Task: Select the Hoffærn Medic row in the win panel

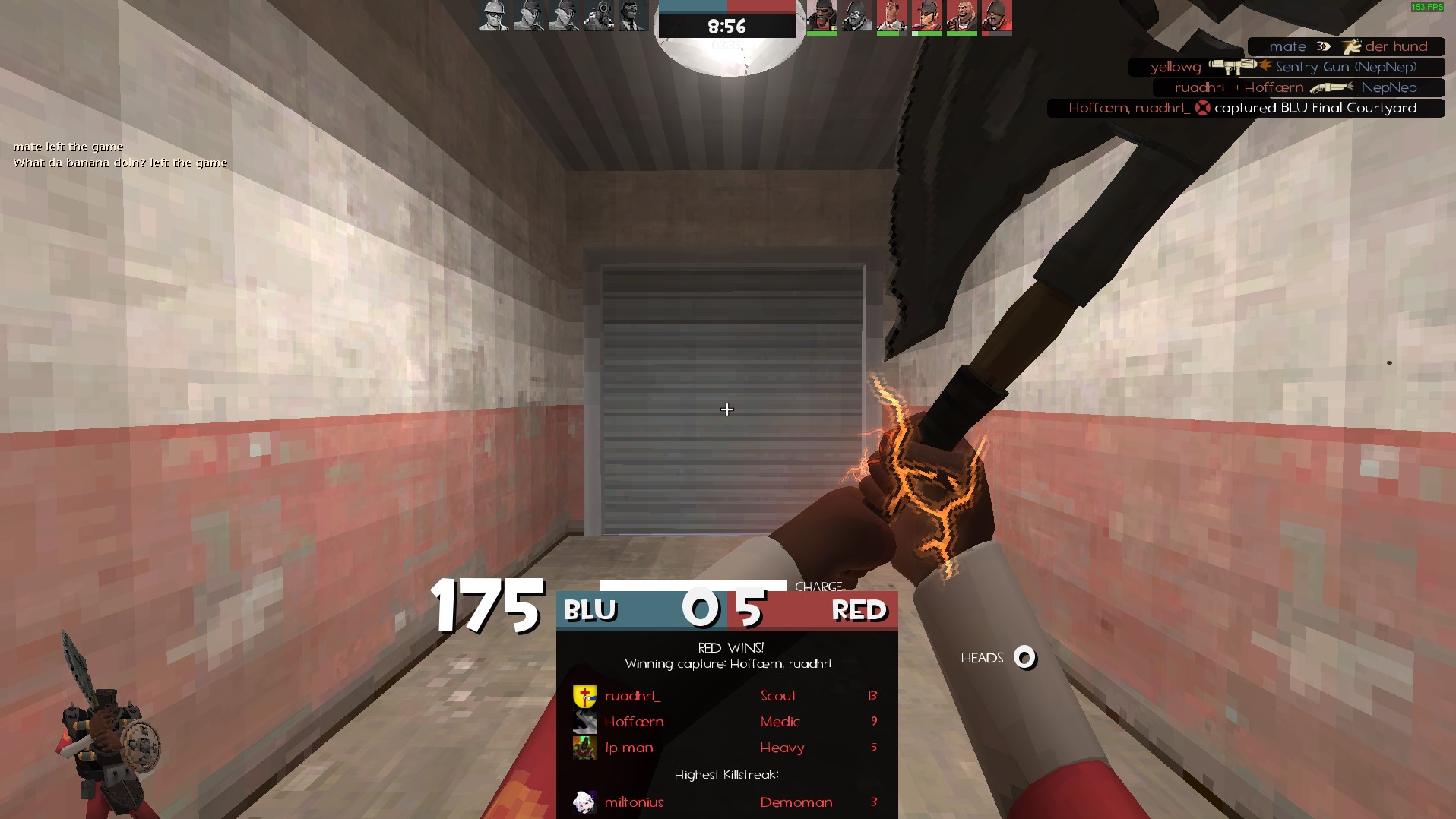Action: [726, 722]
